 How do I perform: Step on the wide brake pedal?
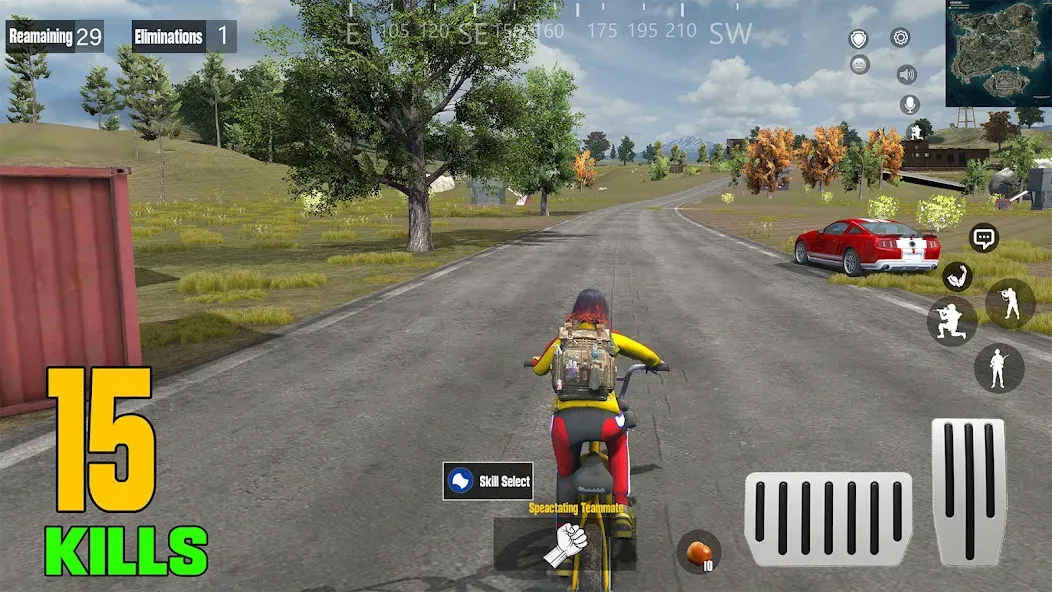[x=827, y=519]
